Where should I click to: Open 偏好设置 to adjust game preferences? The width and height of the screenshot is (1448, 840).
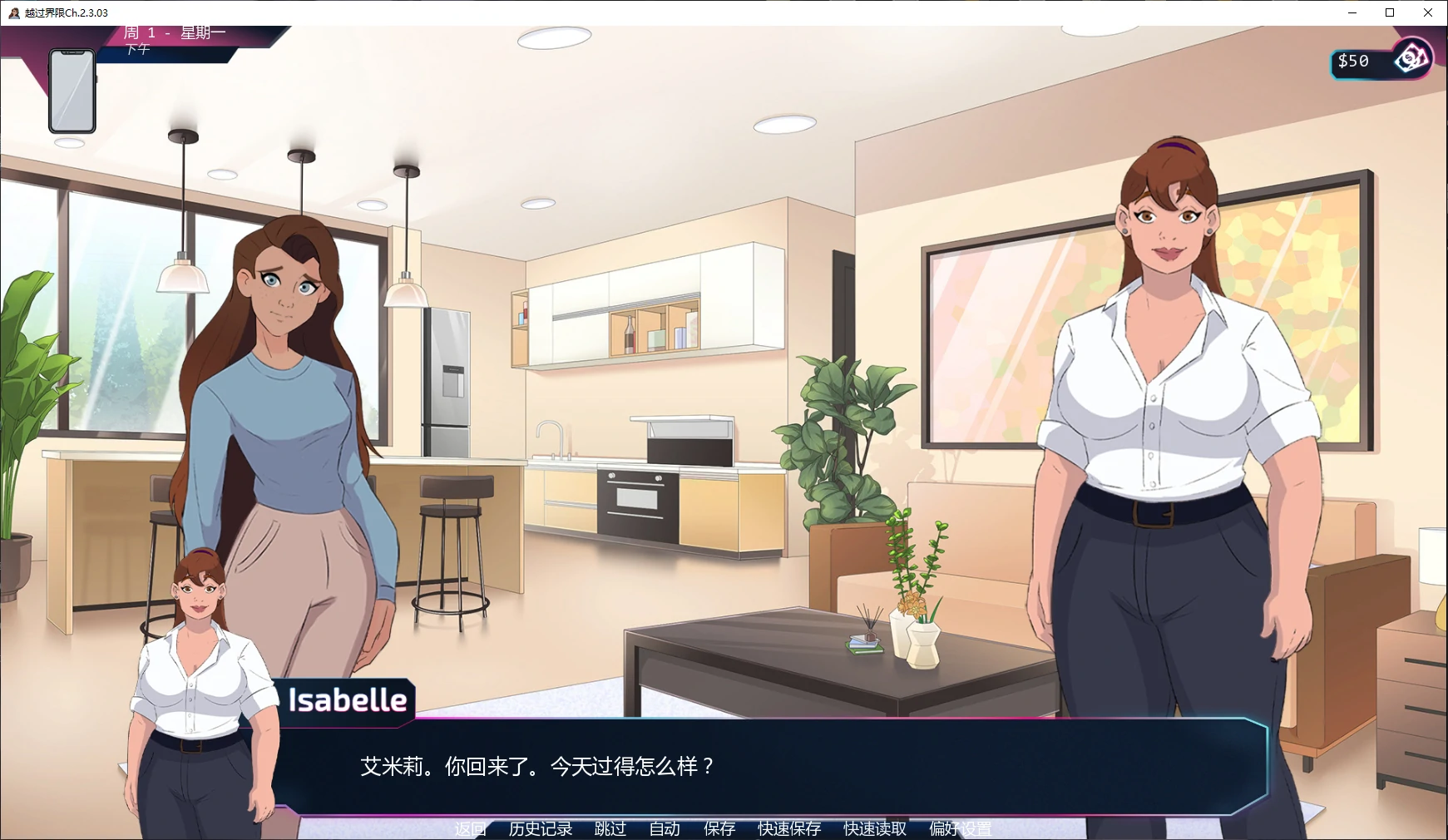pyautogui.click(x=961, y=828)
